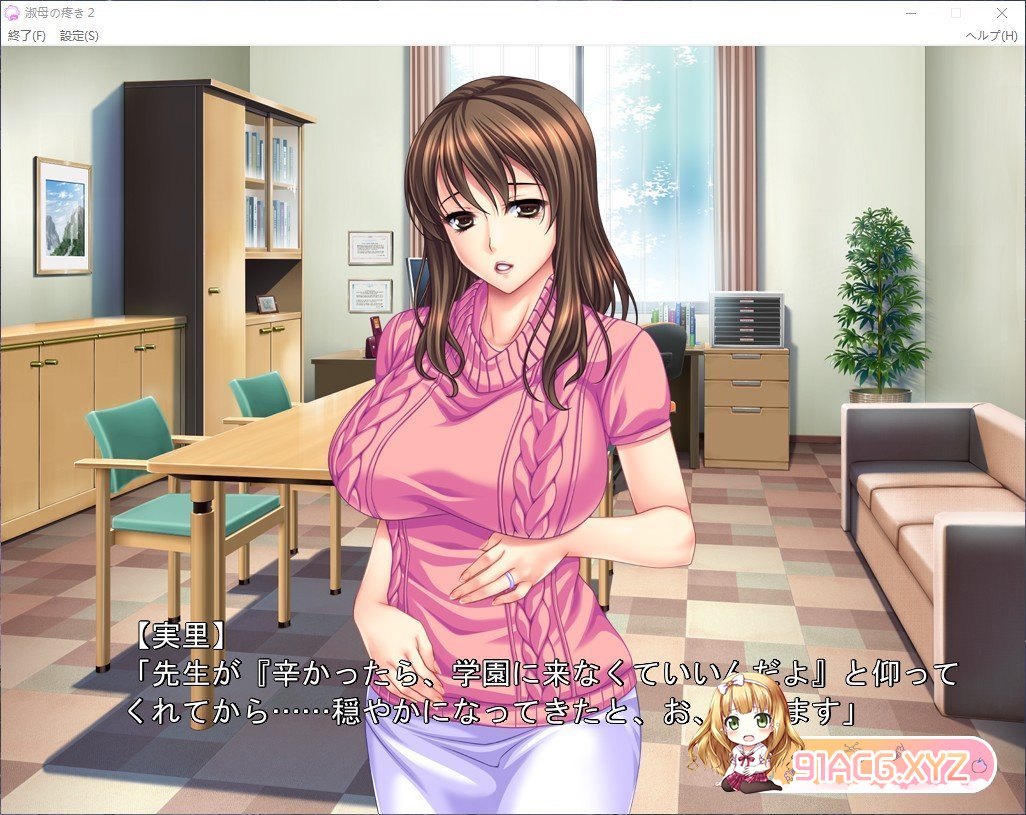Minimize the game window

[x=910, y=13]
